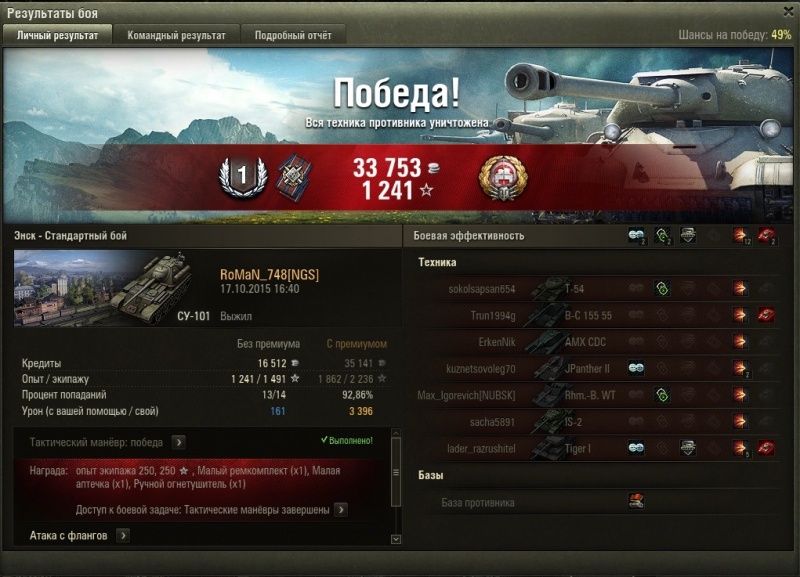This screenshot has width=800, height=577.
Task: Close the battle results window
Action: (x=787, y=11)
